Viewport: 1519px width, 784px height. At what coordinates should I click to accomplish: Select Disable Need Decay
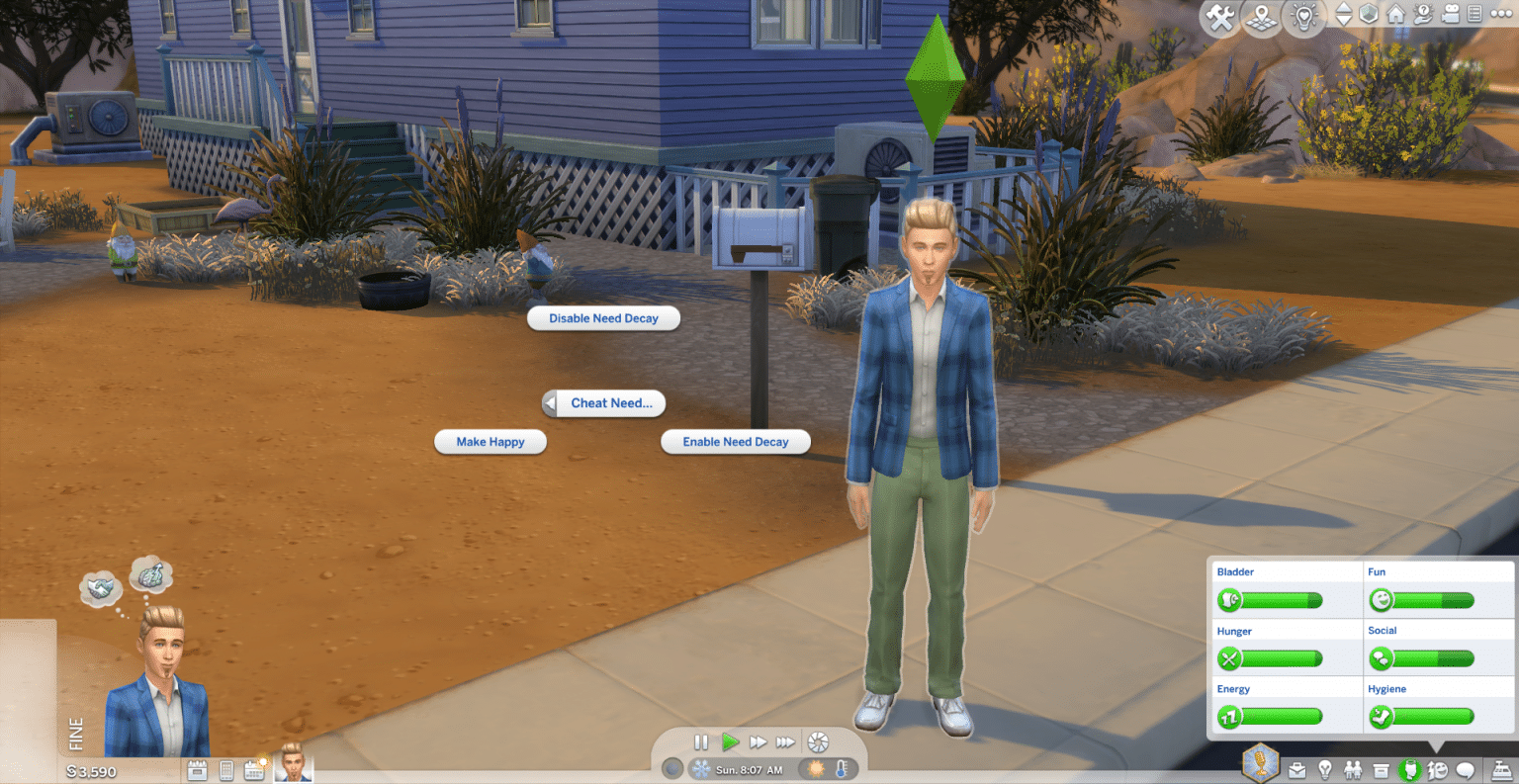[x=603, y=318]
